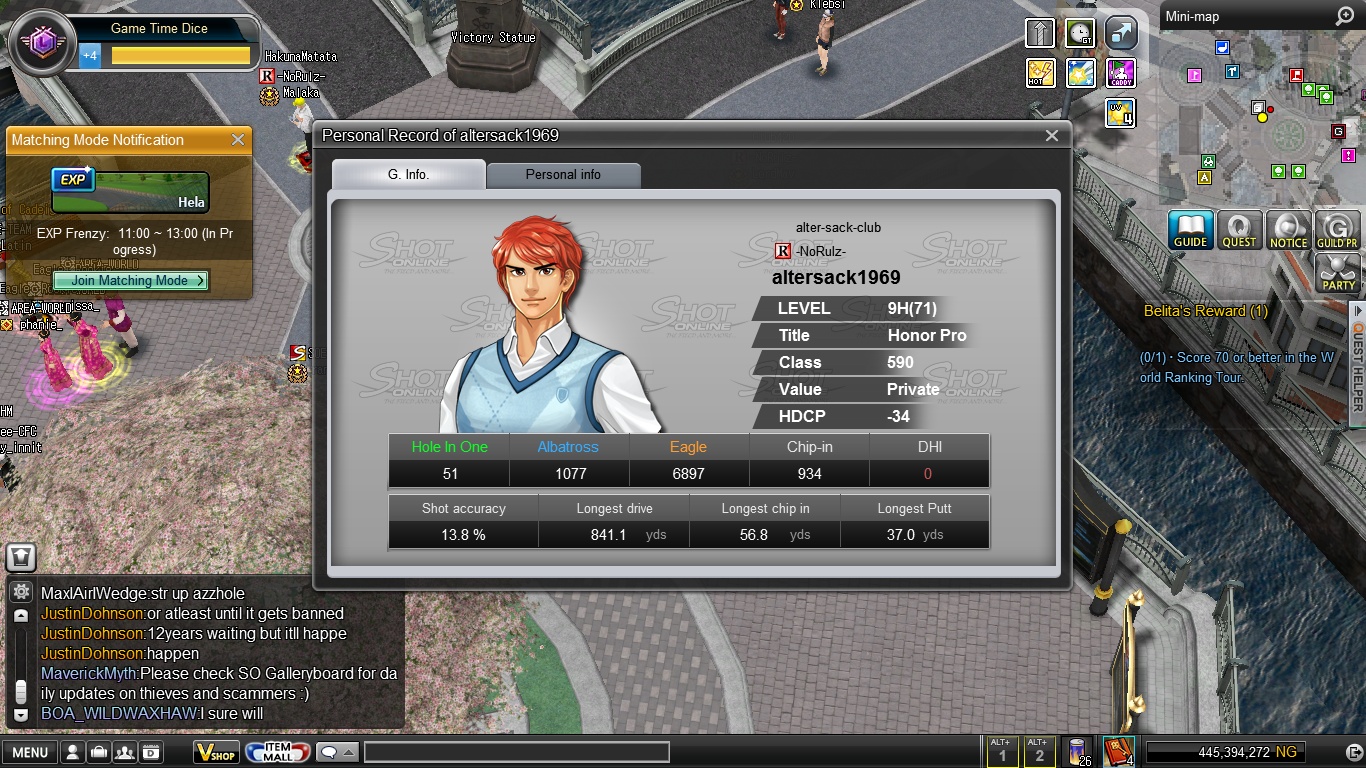Open the Quest panel
Image resolution: width=1366 pixels, height=768 pixels.
click(1239, 230)
